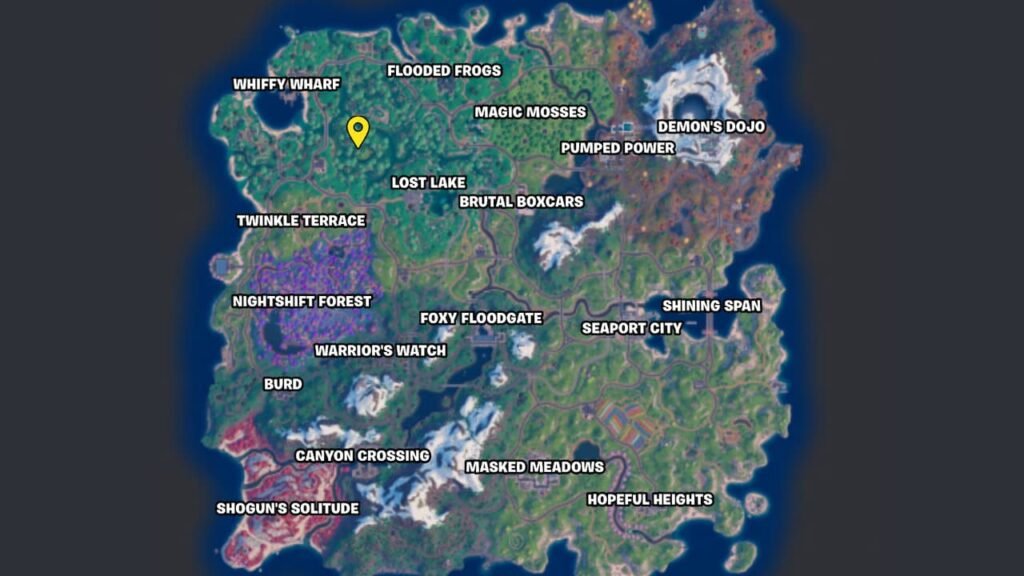Screen dimensions: 1024x576
Task: Choose the Hopeful Heights location label
Action: [649, 499]
